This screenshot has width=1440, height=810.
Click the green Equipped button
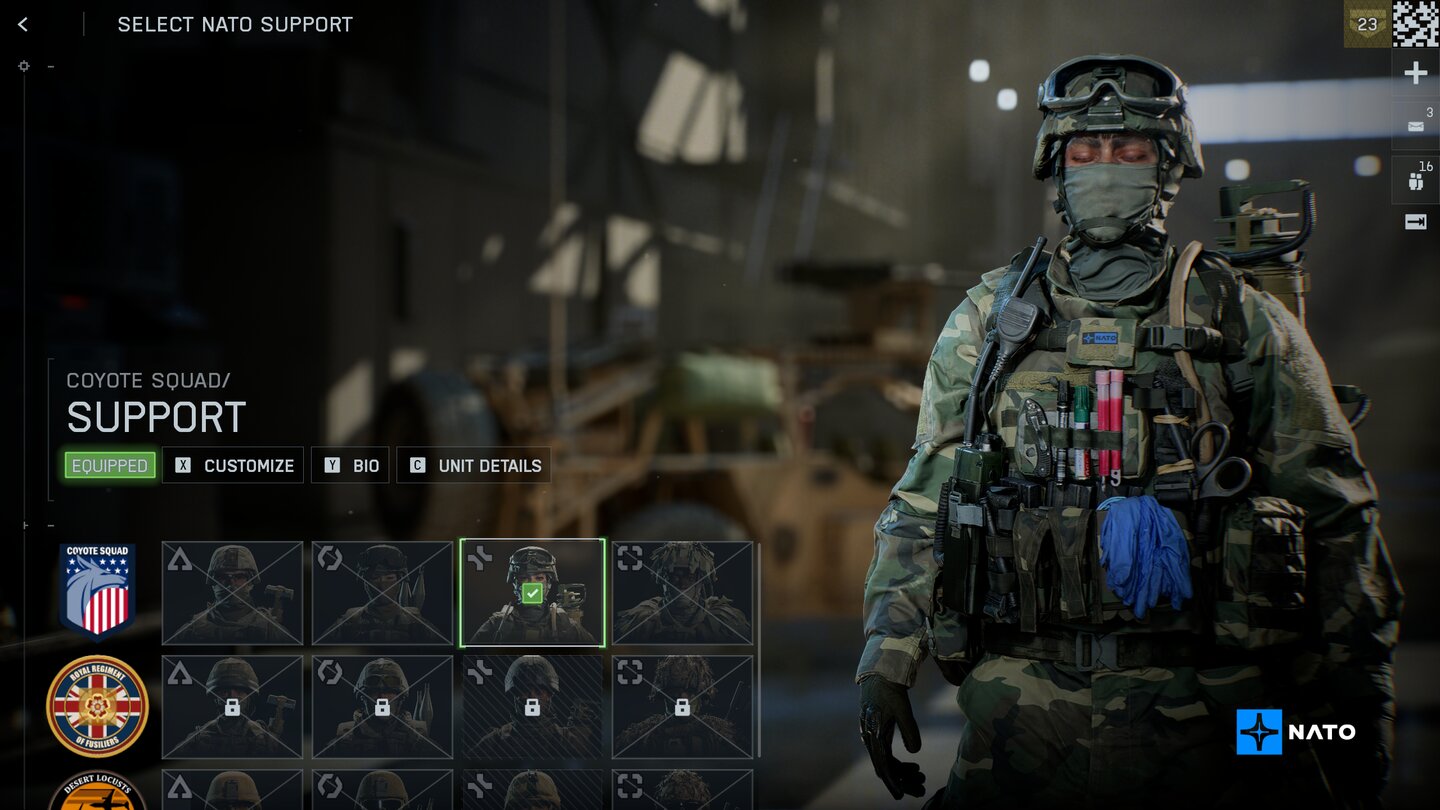coord(110,465)
